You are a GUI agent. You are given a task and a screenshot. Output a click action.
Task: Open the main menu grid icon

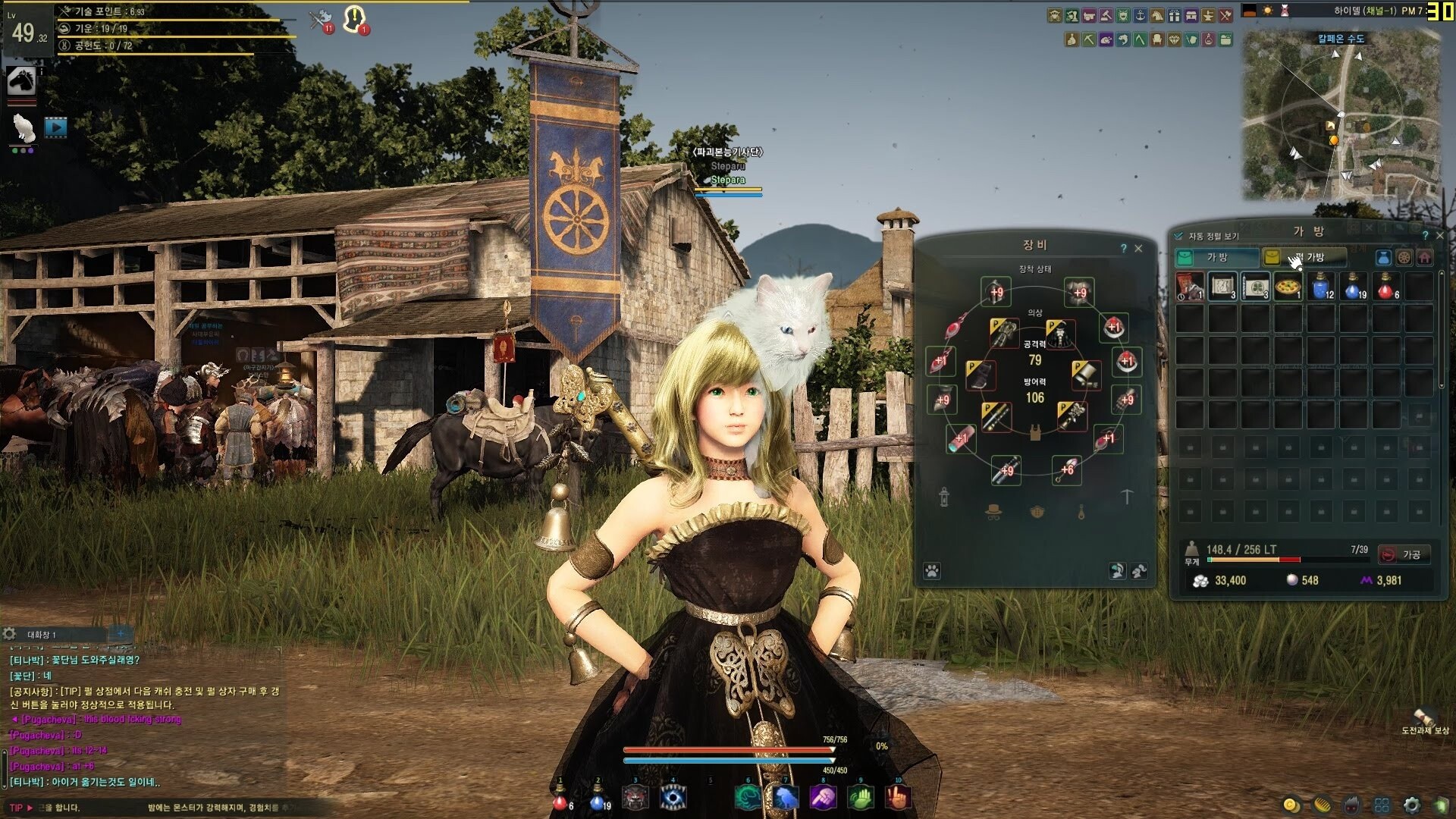(x=1382, y=805)
